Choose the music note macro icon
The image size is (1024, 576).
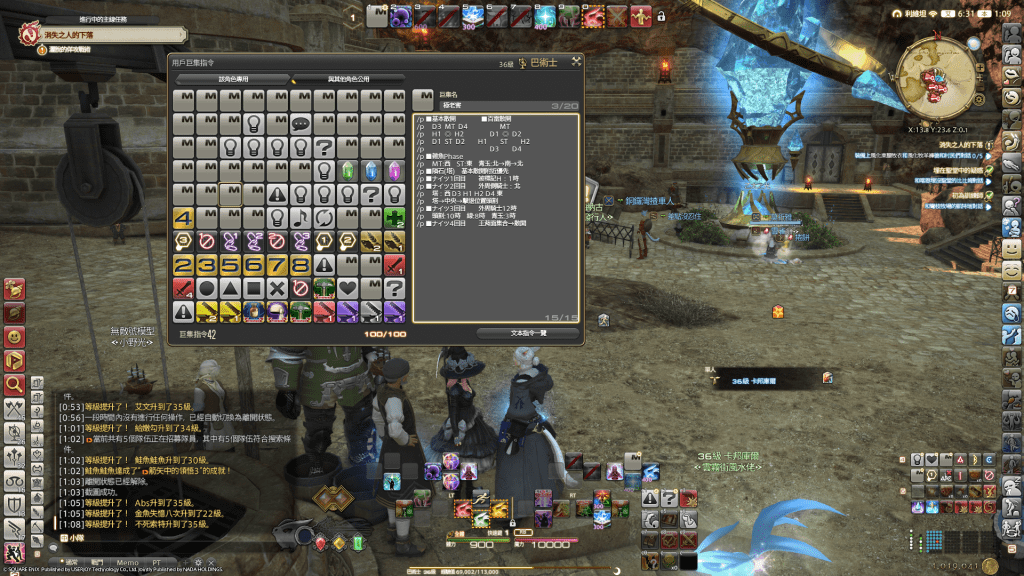pos(302,218)
